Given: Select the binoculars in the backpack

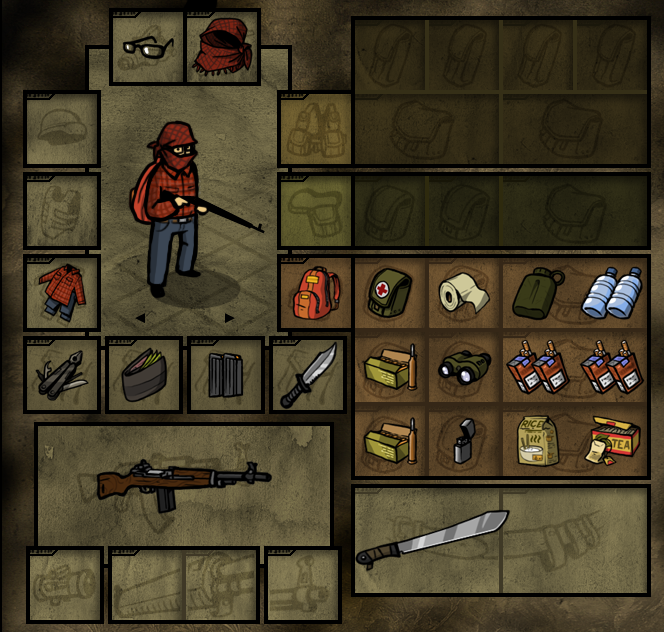Looking at the screenshot, I should pyautogui.click(x=465, y=368).
